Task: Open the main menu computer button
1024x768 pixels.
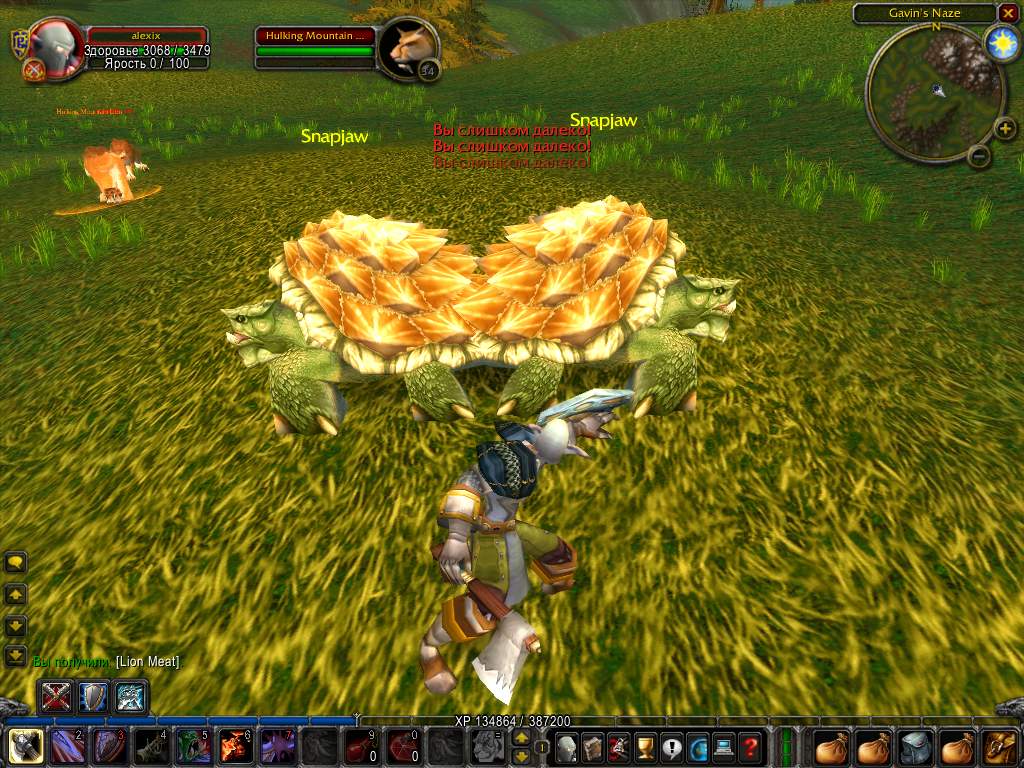Action: (x=723, y=746)
